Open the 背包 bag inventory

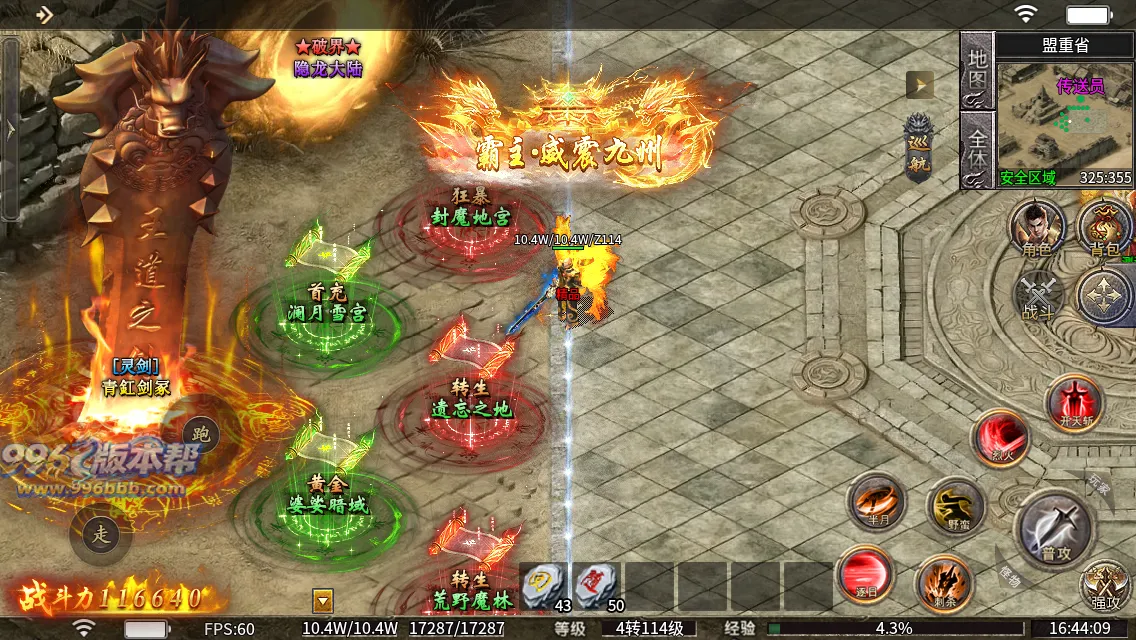click(1105, 227)
